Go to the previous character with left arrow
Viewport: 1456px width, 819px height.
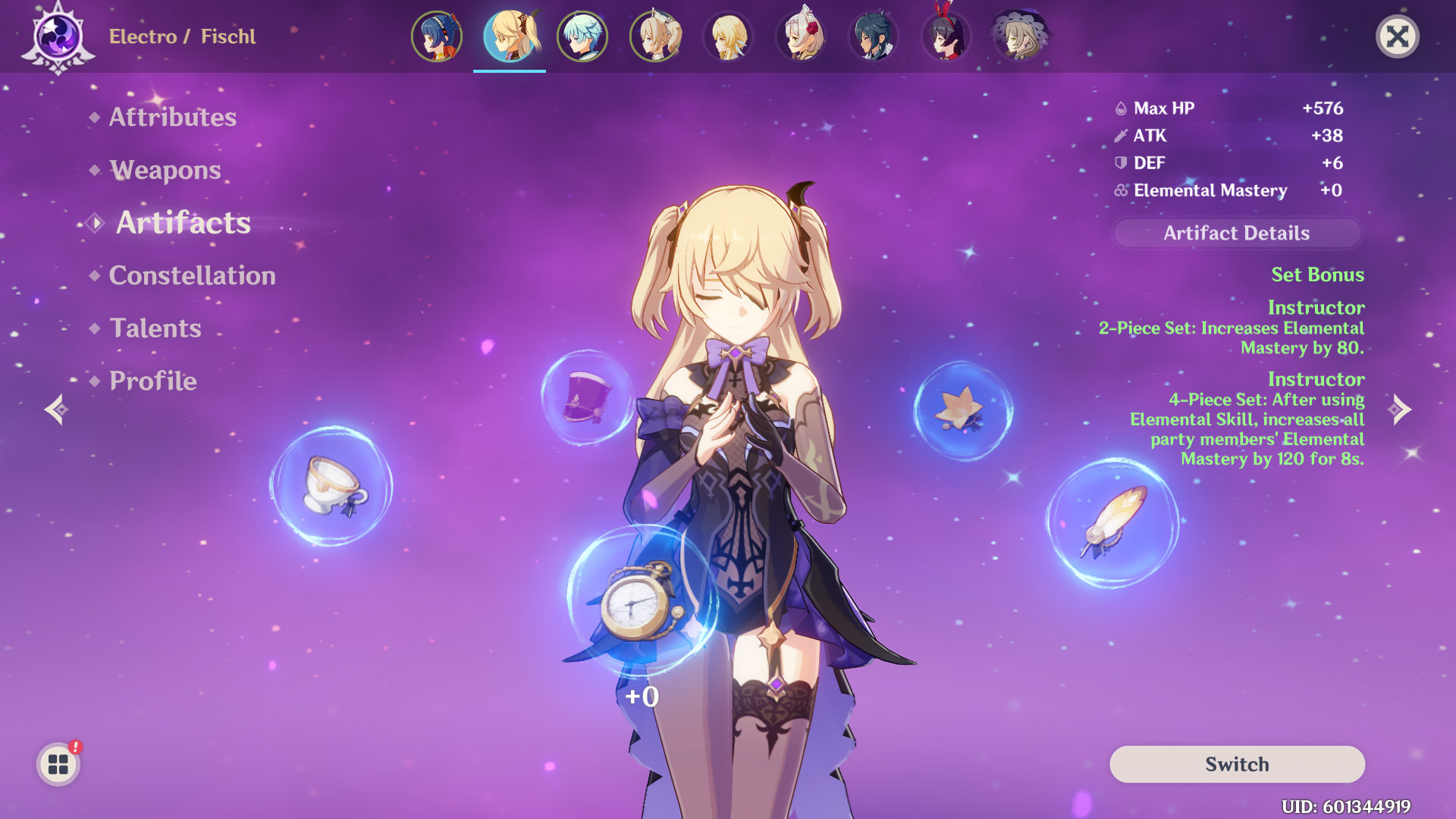[56, 409]
